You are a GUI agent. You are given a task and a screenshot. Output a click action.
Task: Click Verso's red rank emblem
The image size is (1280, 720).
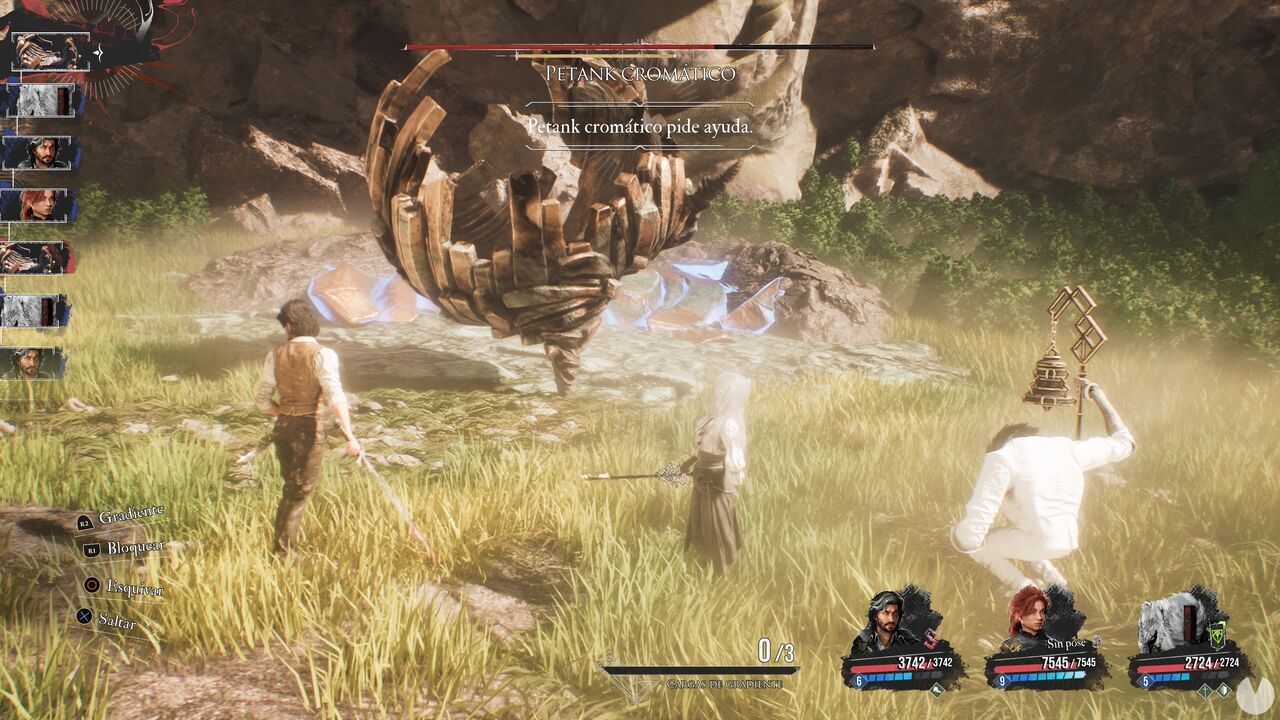point(930,638)
